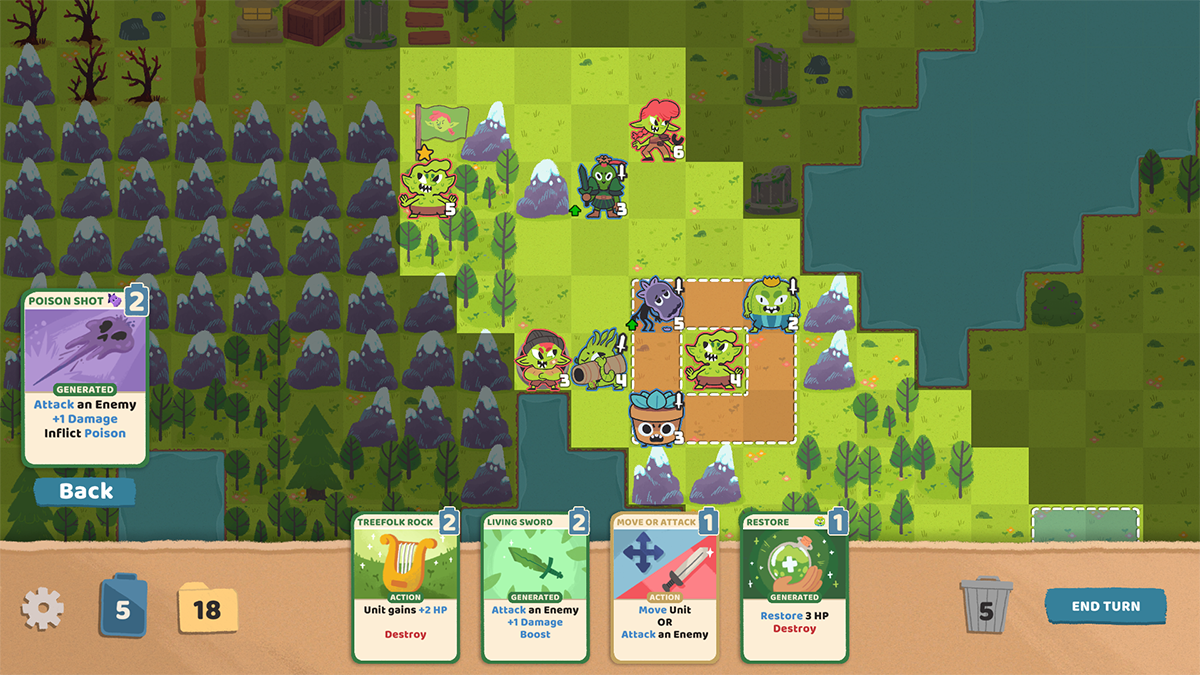The width and height of the screenshot is (1200, 675).
Task: Select the hooded green warrior unit
Action: pyautogui.click(x=602, y=187)
